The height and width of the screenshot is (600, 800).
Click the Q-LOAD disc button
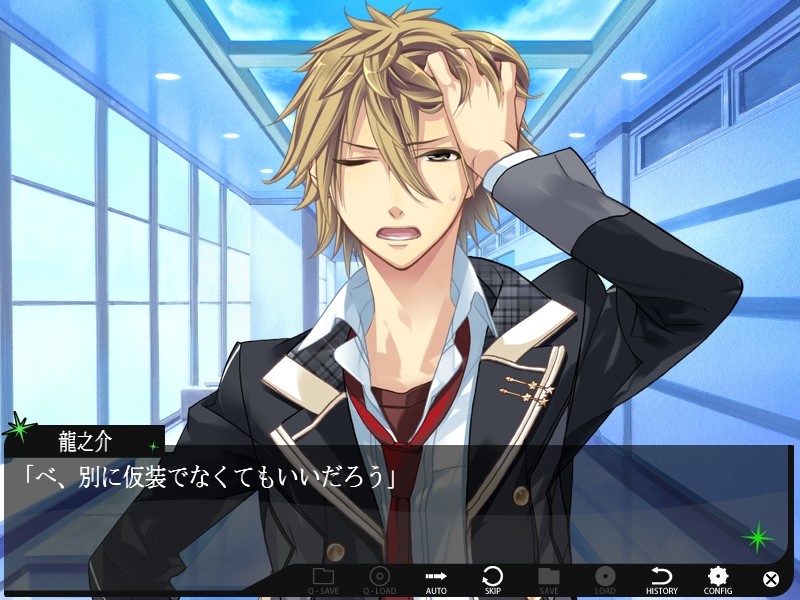(379, 579)
